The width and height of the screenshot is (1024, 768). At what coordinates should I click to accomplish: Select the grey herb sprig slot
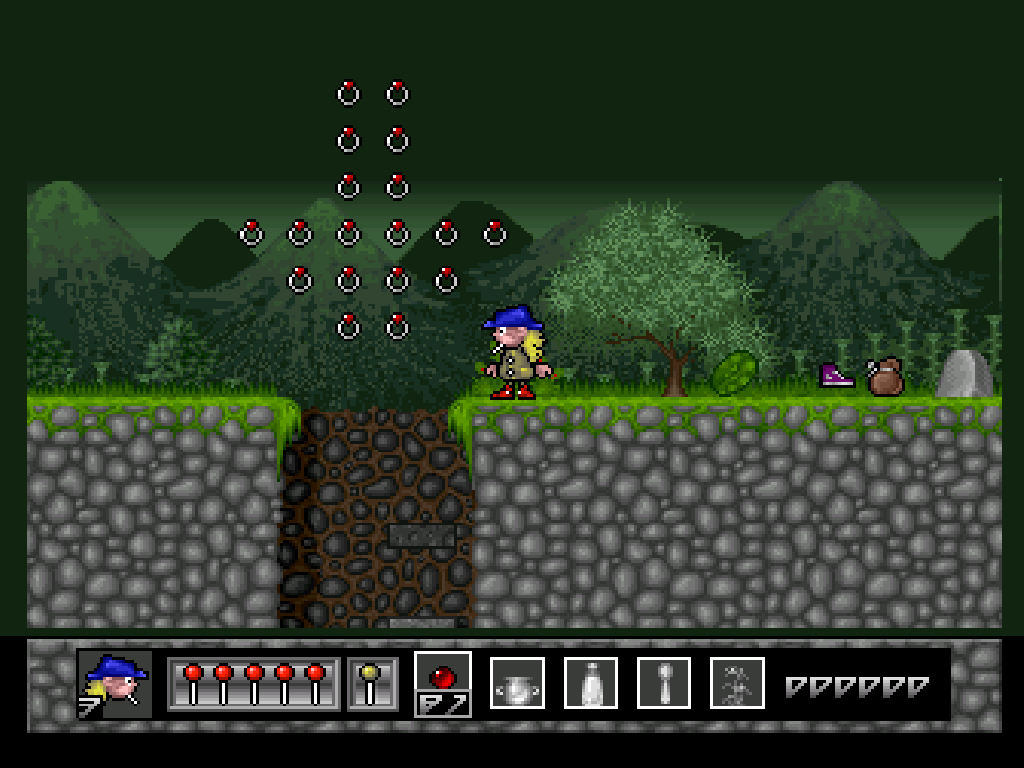point(737,683)
